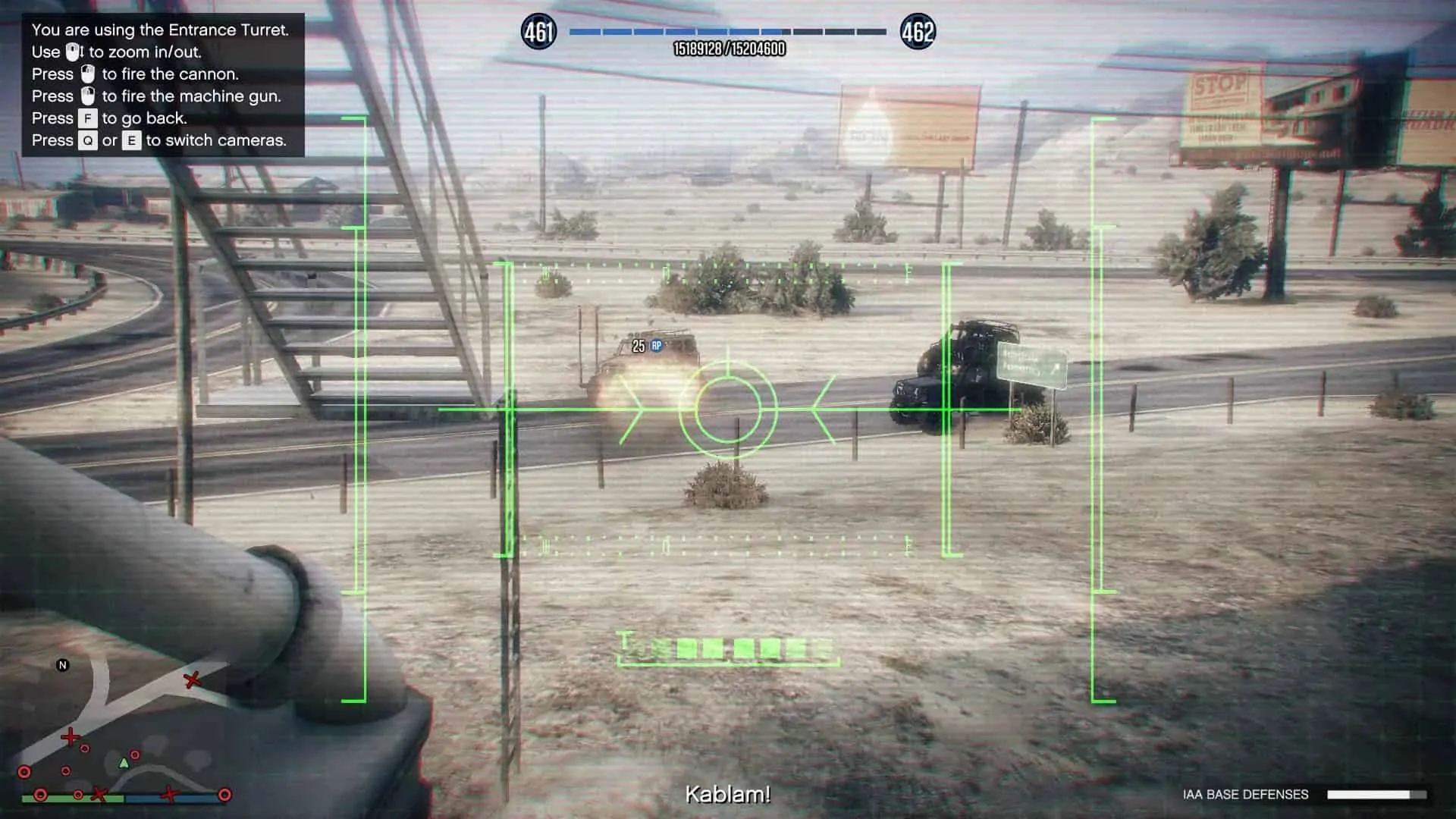Click the rank 461 badge
The image size is (1456, 819).
click(x=538, y=32)
